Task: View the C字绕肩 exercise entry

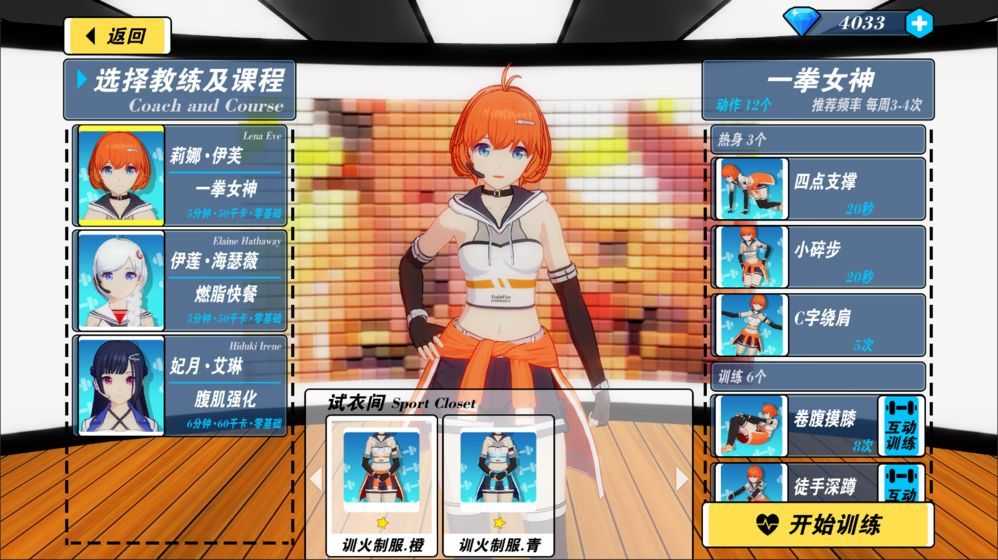Action: point(820,325)
